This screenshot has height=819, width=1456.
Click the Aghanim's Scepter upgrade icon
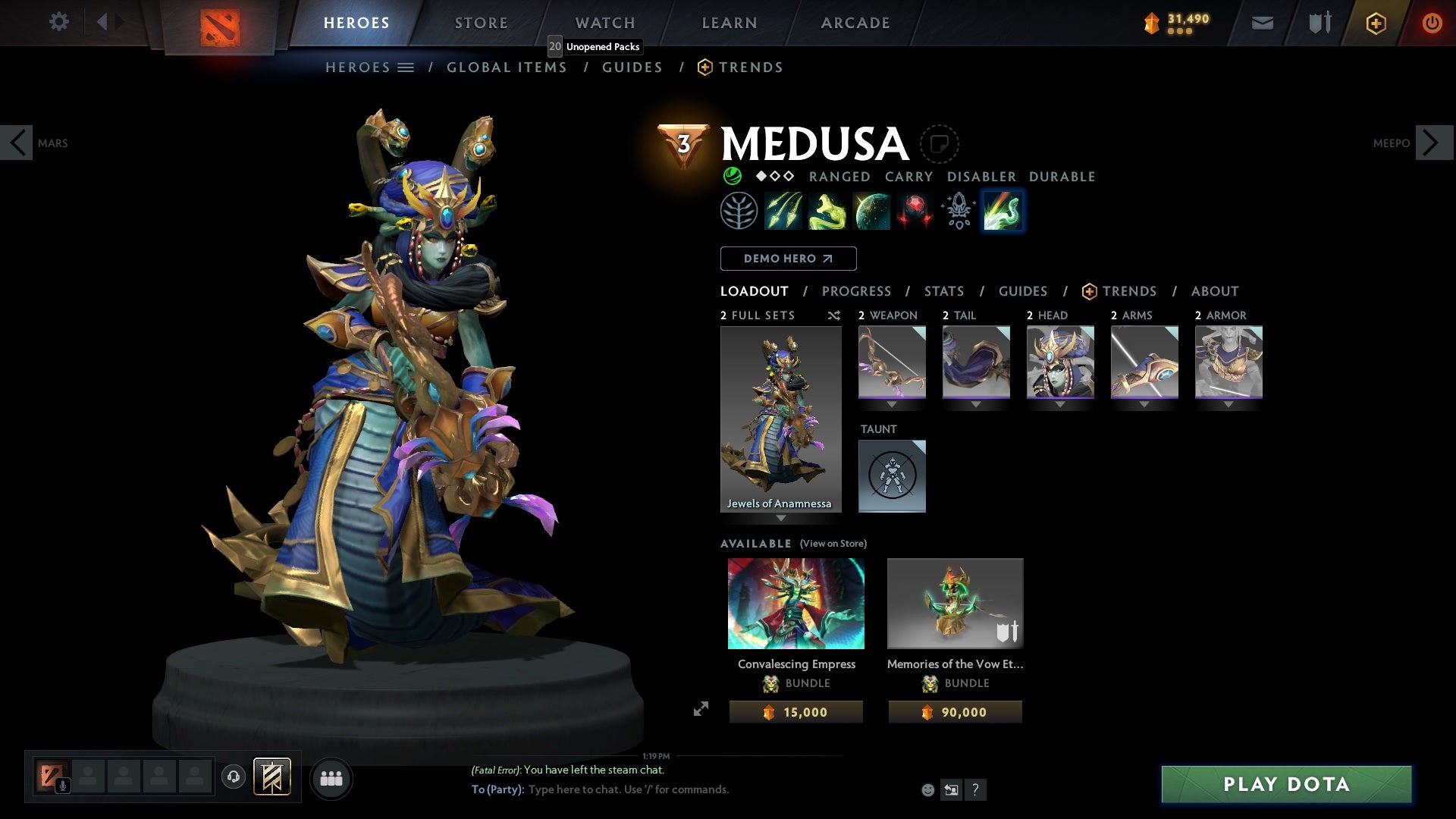point(959,211)
